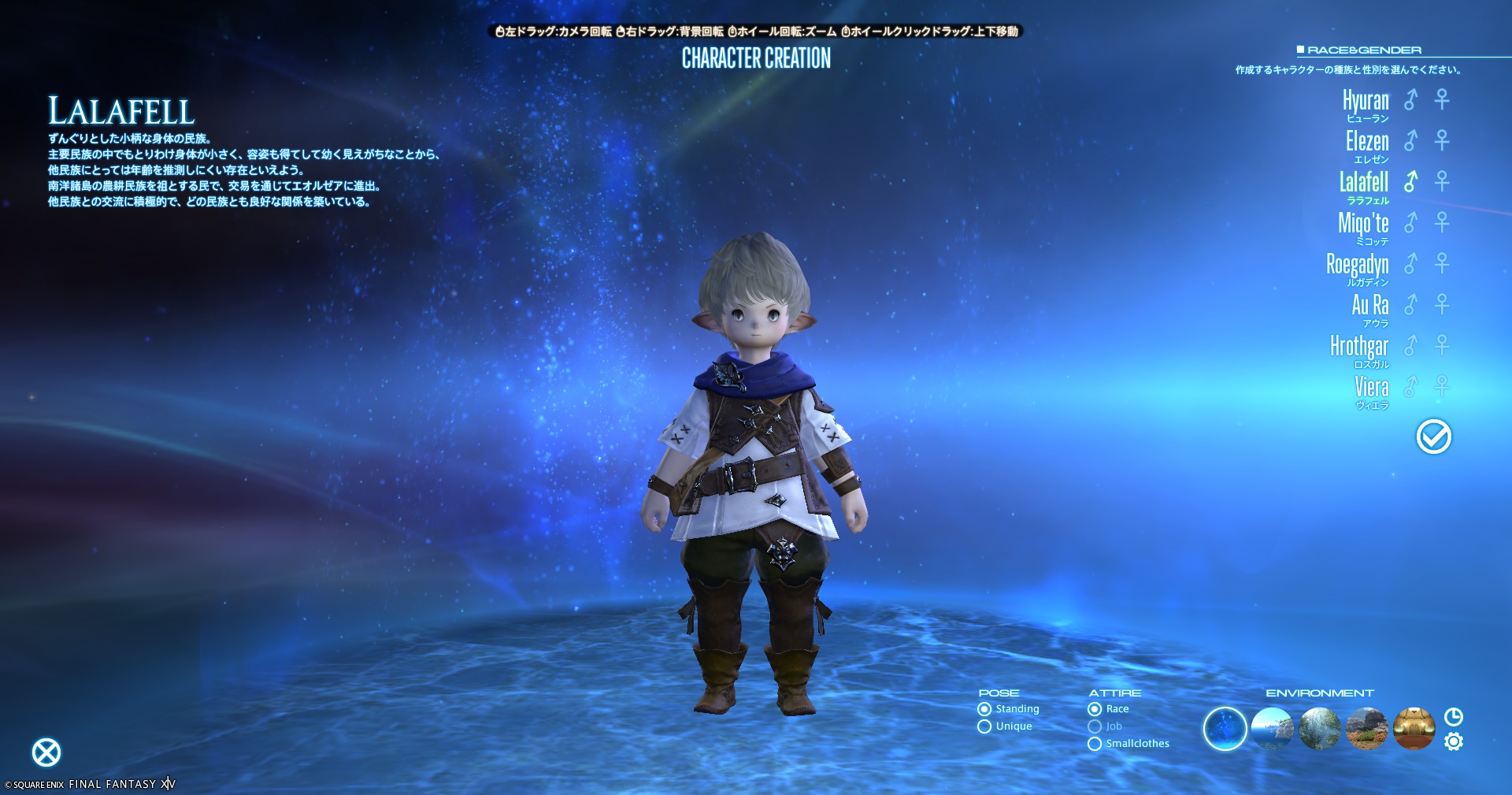The image size is (1512, 795).
Task: Set pose to Unique
Action: pyautogui.click(x=984, y=726)
